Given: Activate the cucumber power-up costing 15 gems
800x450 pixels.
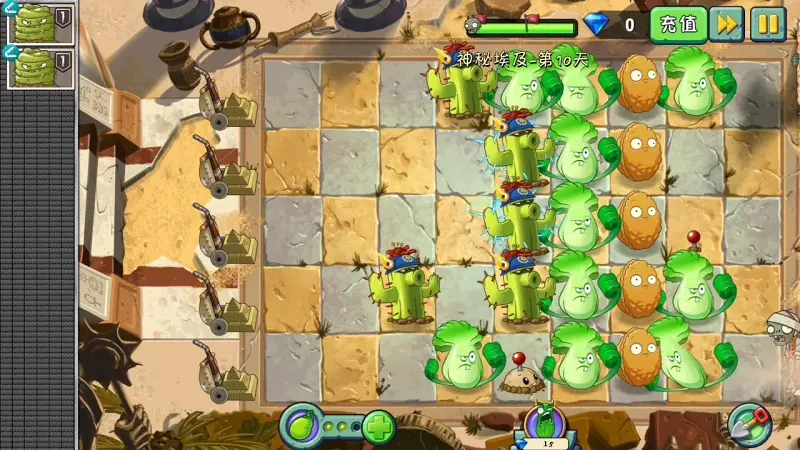Looking at the screenshot, I should tap(546, 425).
